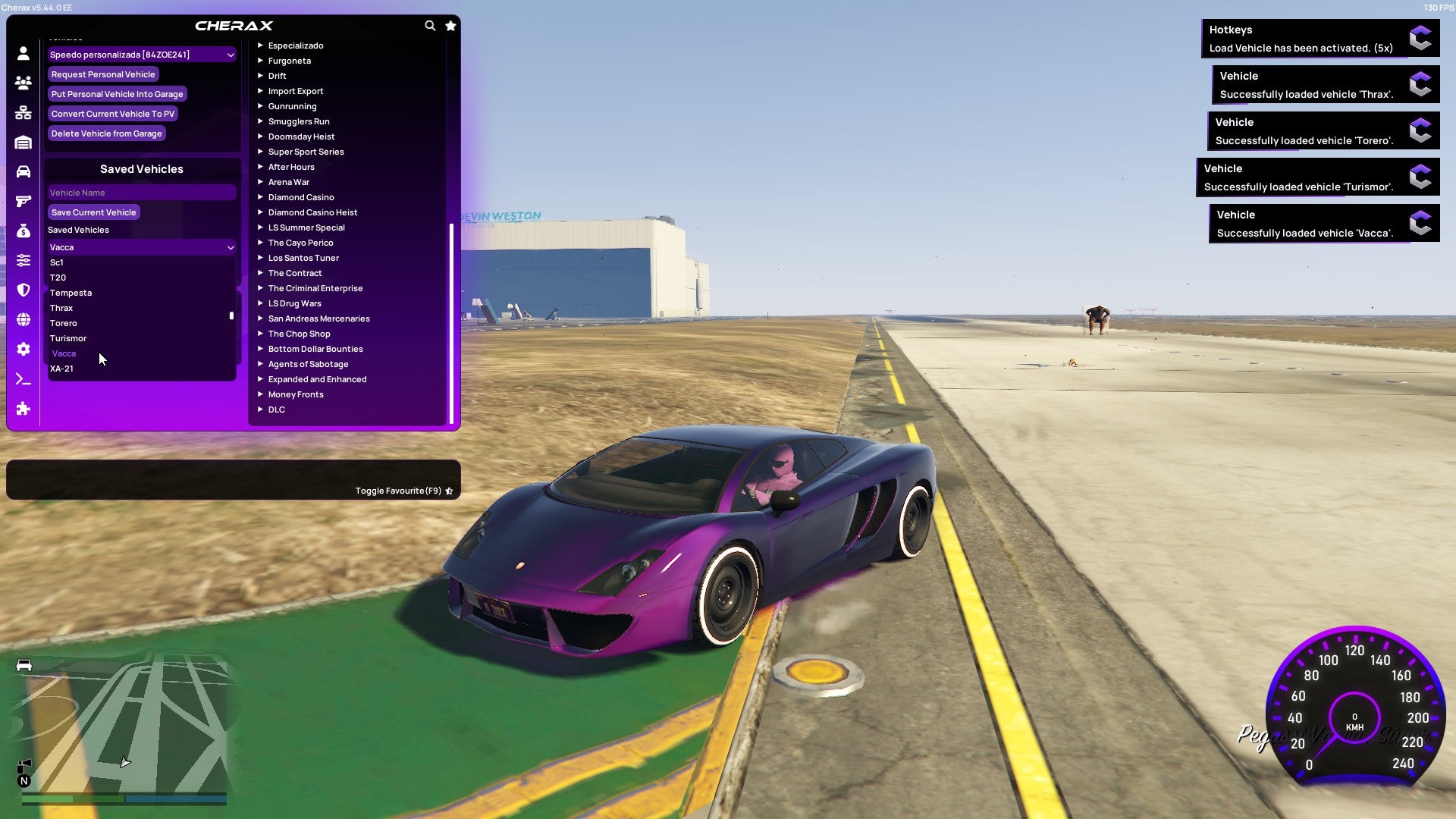Open the weapons menu via gun icon
This screenshot has width=1456, height=819.
23,199
